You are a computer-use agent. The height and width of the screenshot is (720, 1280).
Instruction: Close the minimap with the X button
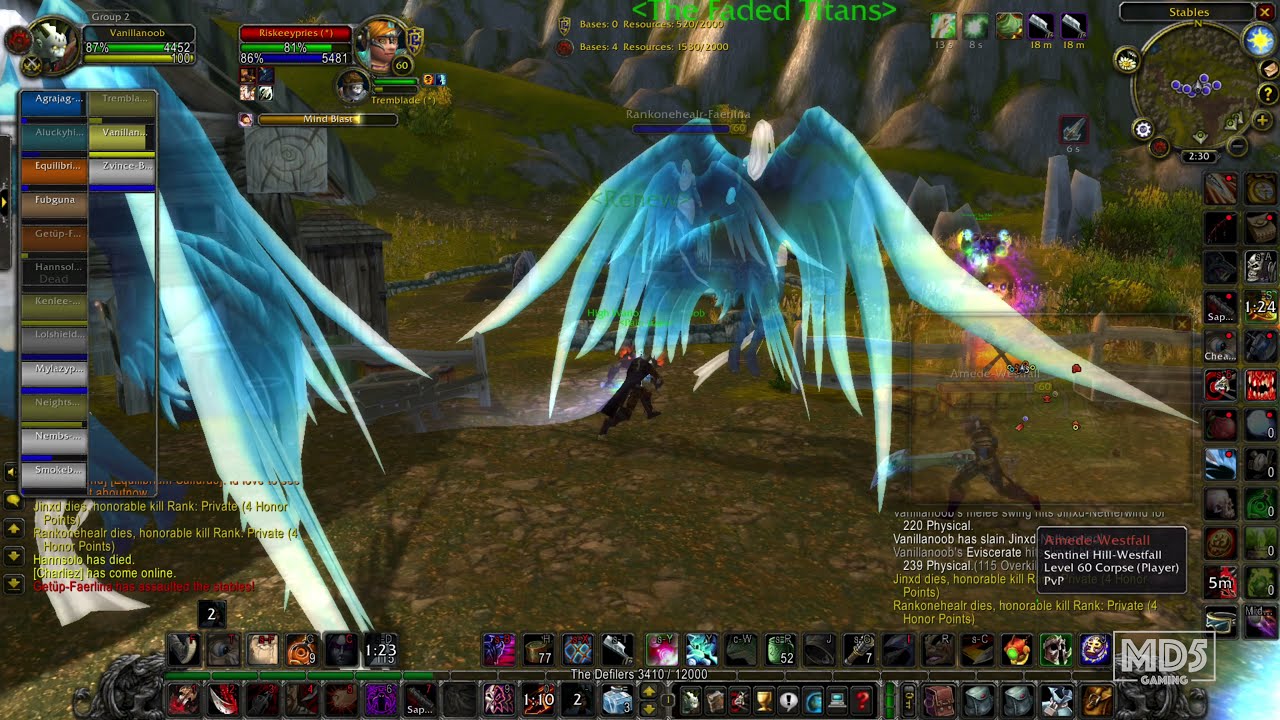[x=1265, y=12]
